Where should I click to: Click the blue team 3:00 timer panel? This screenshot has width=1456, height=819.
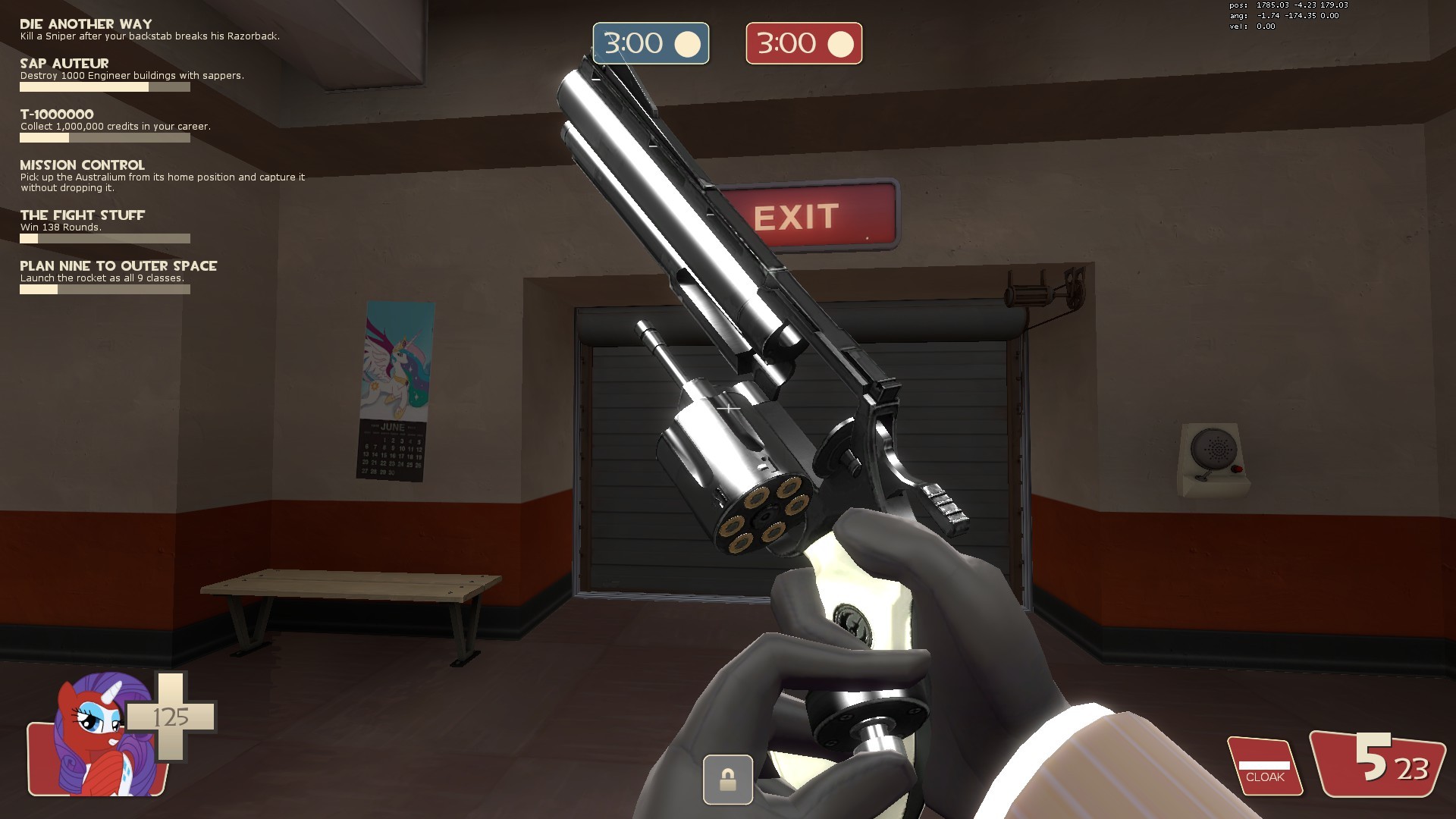click(651, 43)
